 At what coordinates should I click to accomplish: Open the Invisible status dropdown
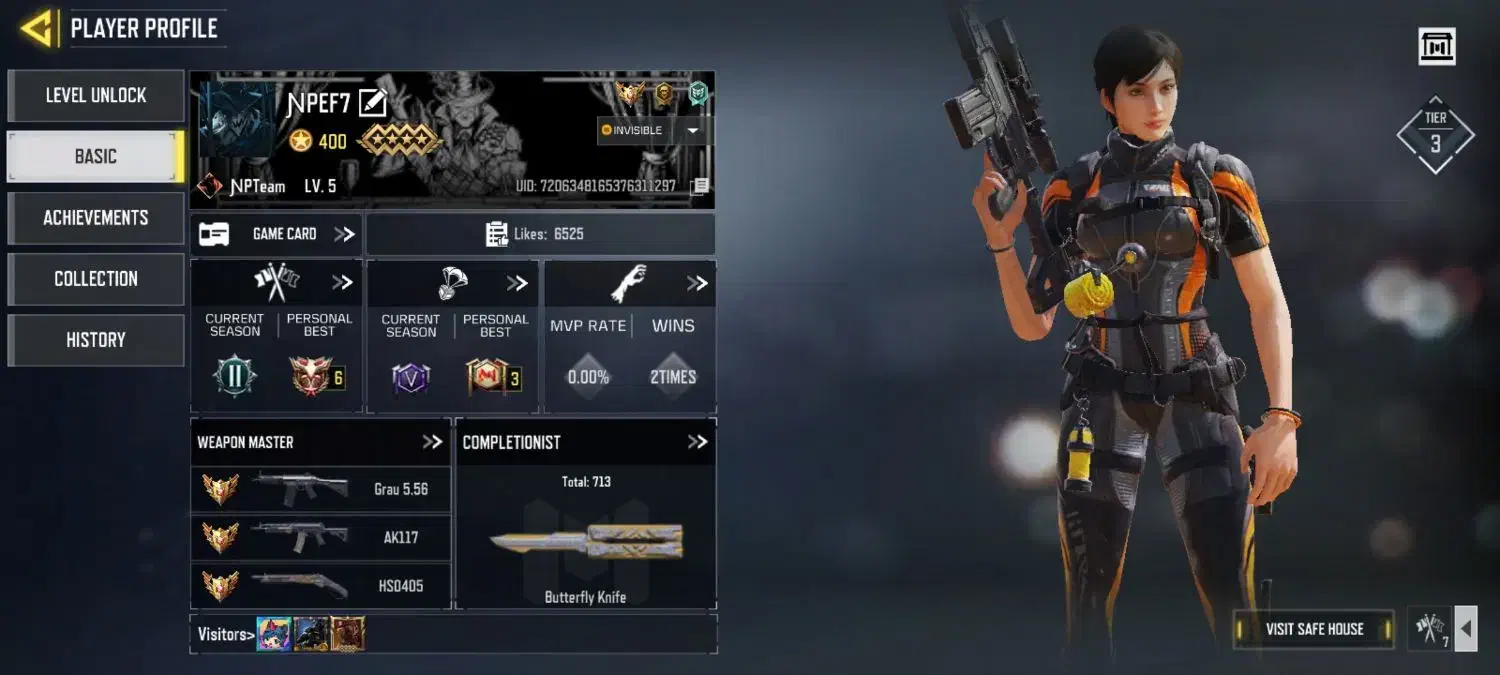(x=692, y=131)
